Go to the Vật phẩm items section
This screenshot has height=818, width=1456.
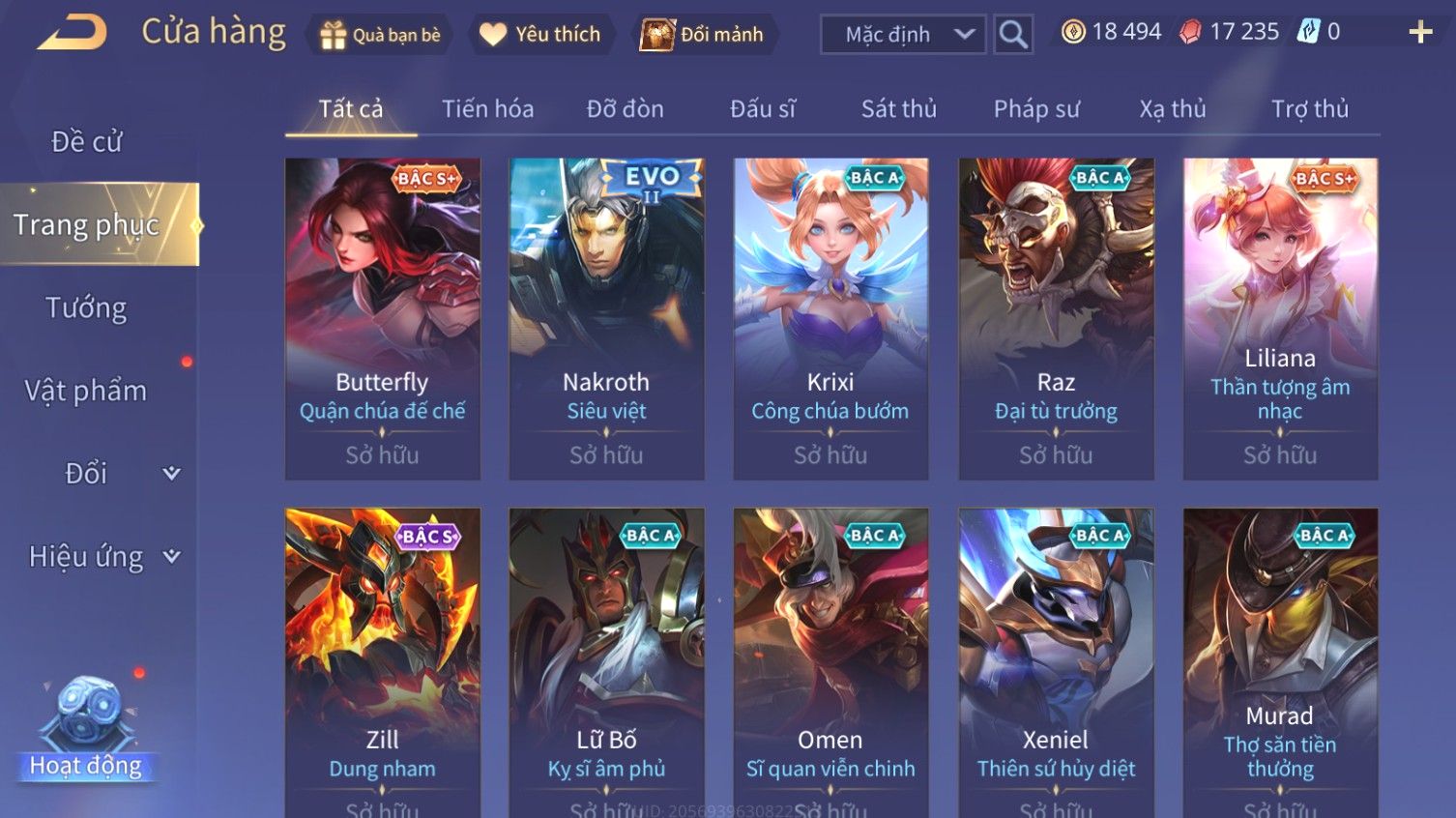[x=86, y=391]
